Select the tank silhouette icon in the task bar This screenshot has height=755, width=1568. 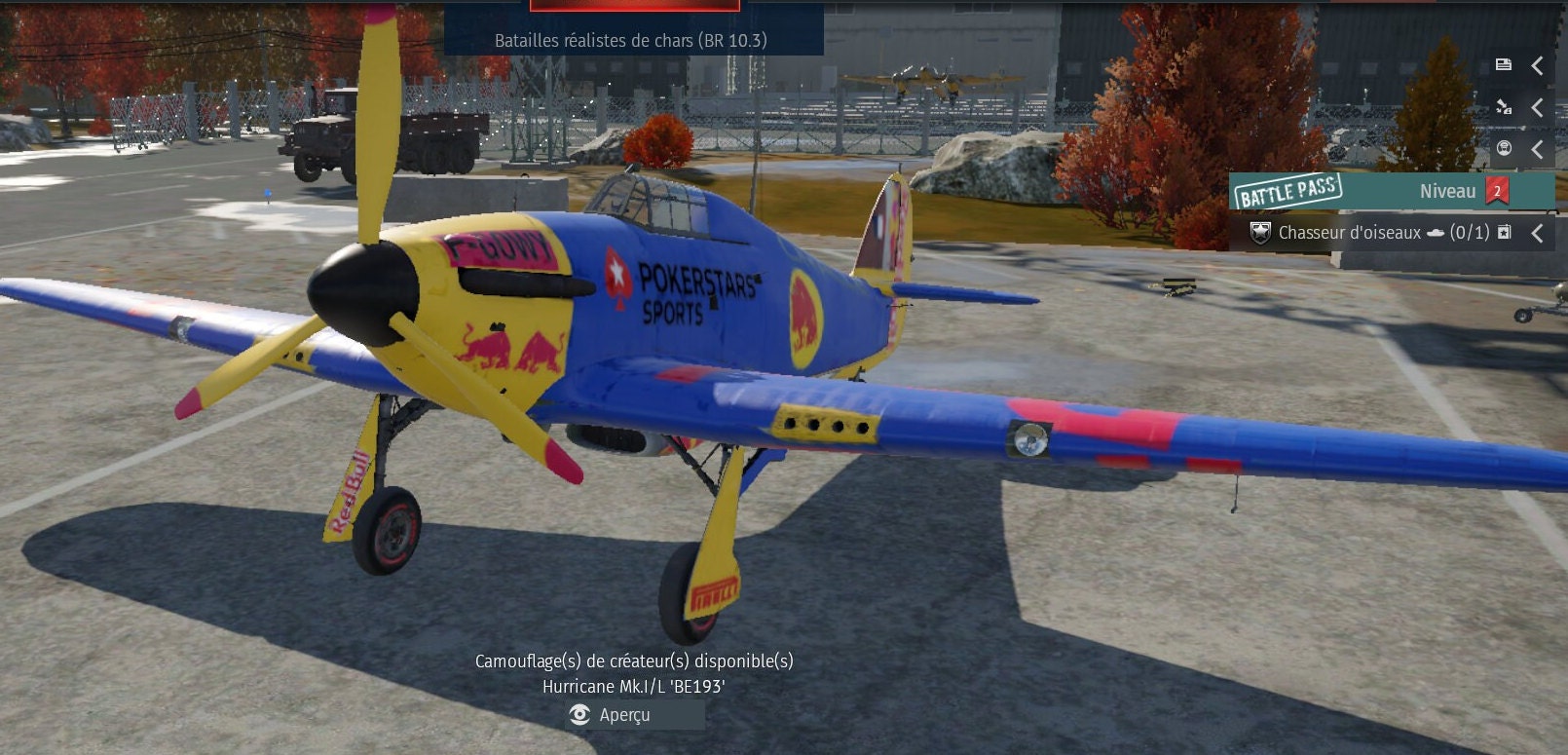click(x=1437, y=232)
